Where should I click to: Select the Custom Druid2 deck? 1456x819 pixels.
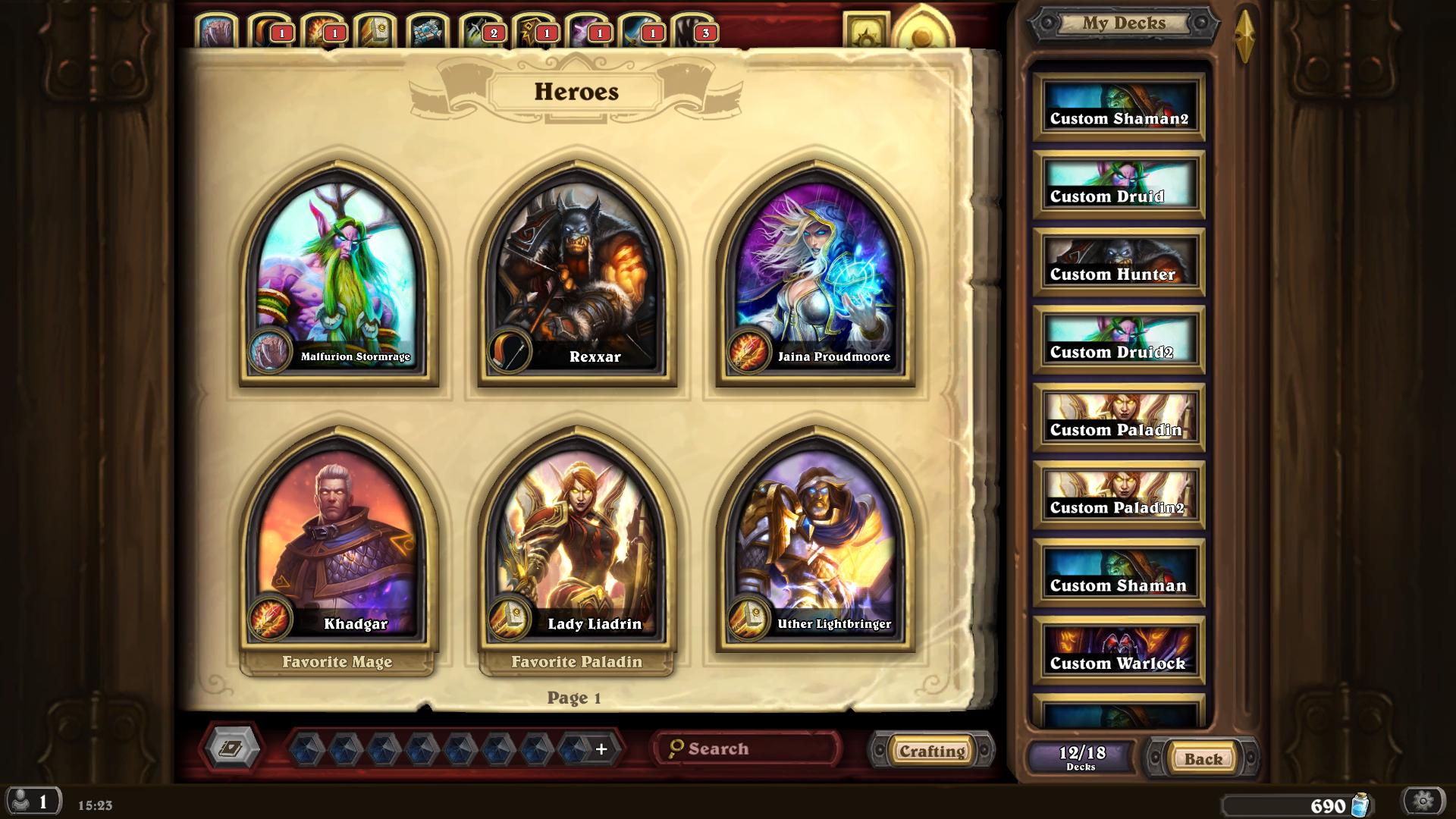pyautogui.click(x=1119, y=341)
